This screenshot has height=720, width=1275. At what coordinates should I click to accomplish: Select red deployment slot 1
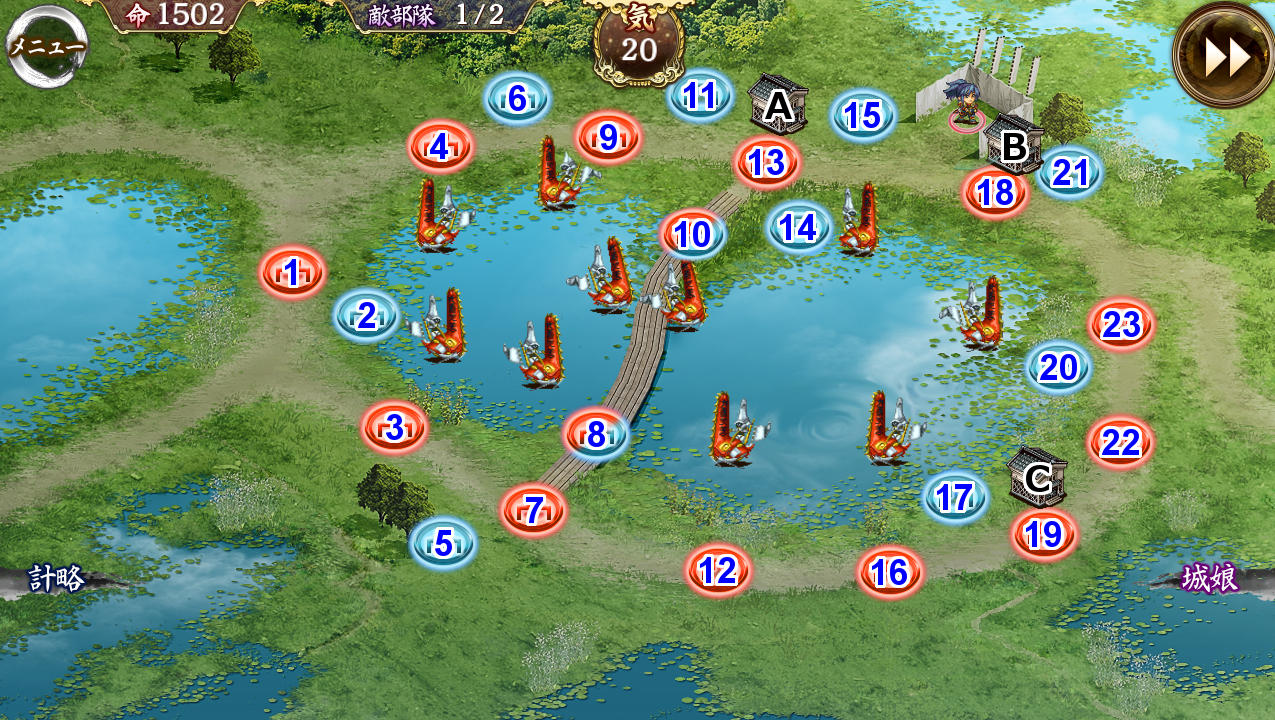click(x=292, y=272)
